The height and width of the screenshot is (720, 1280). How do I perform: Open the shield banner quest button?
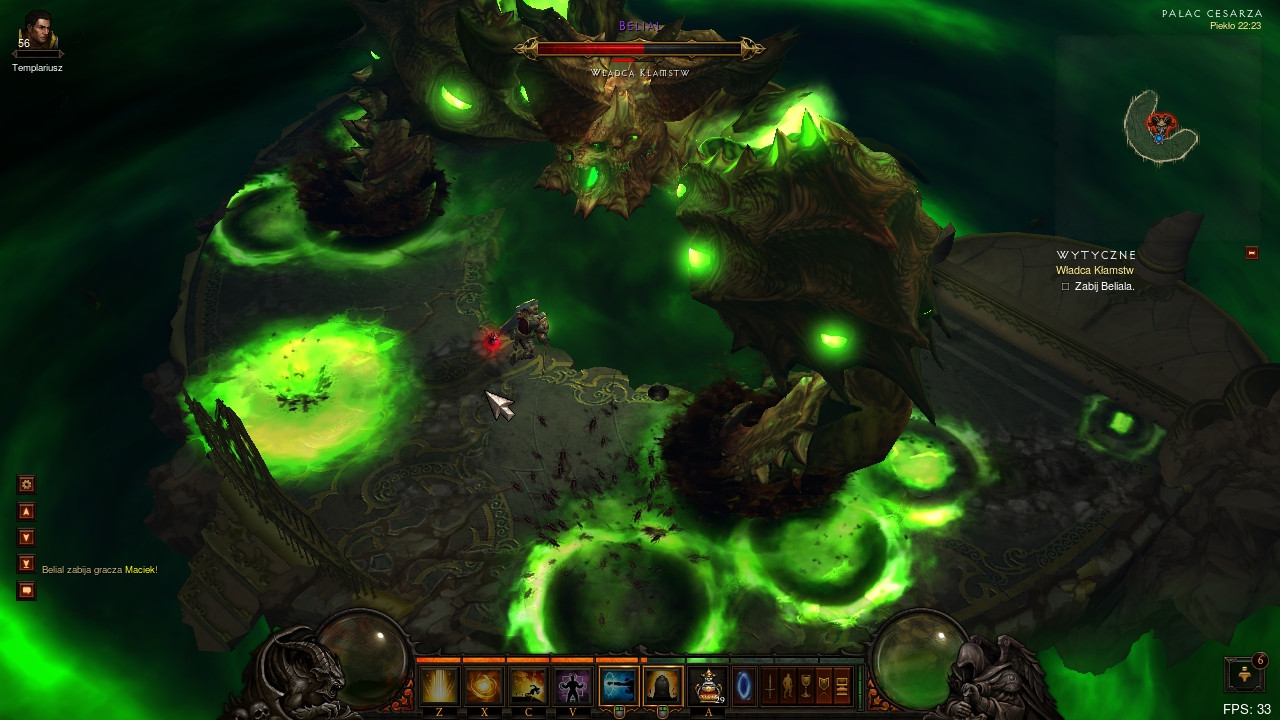click(824, 686)
